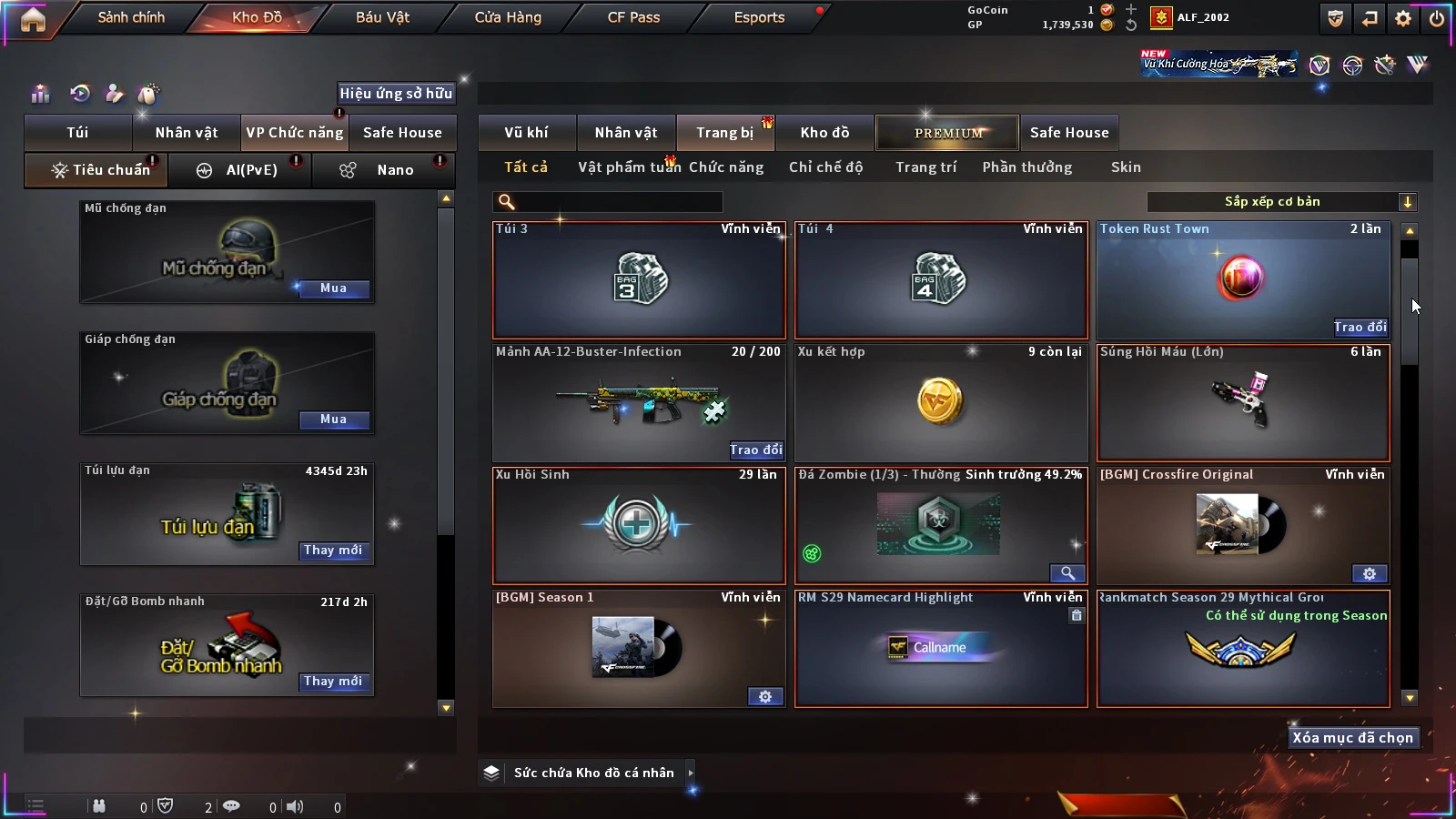The width and height of the screenshot is (1456, 819).
Task: Open the settings gear icon
Action: (1403, 18)
